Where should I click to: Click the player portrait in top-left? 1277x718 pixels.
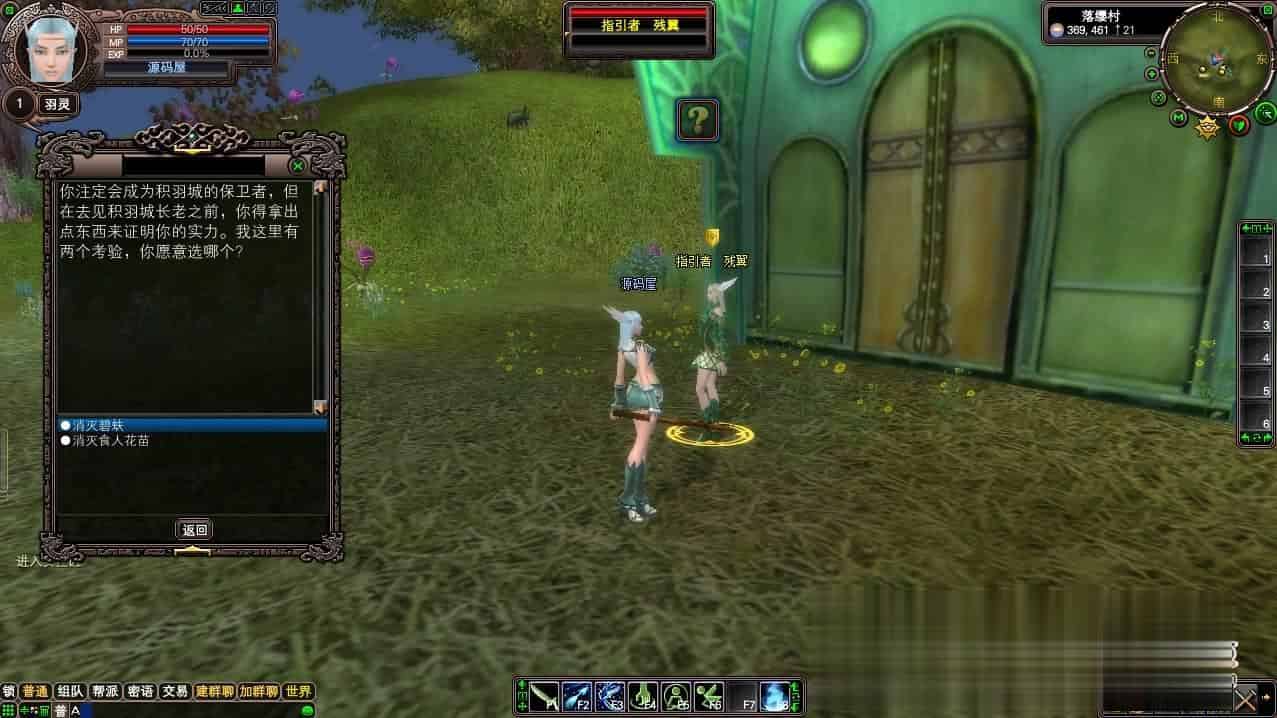click(50, 48)
